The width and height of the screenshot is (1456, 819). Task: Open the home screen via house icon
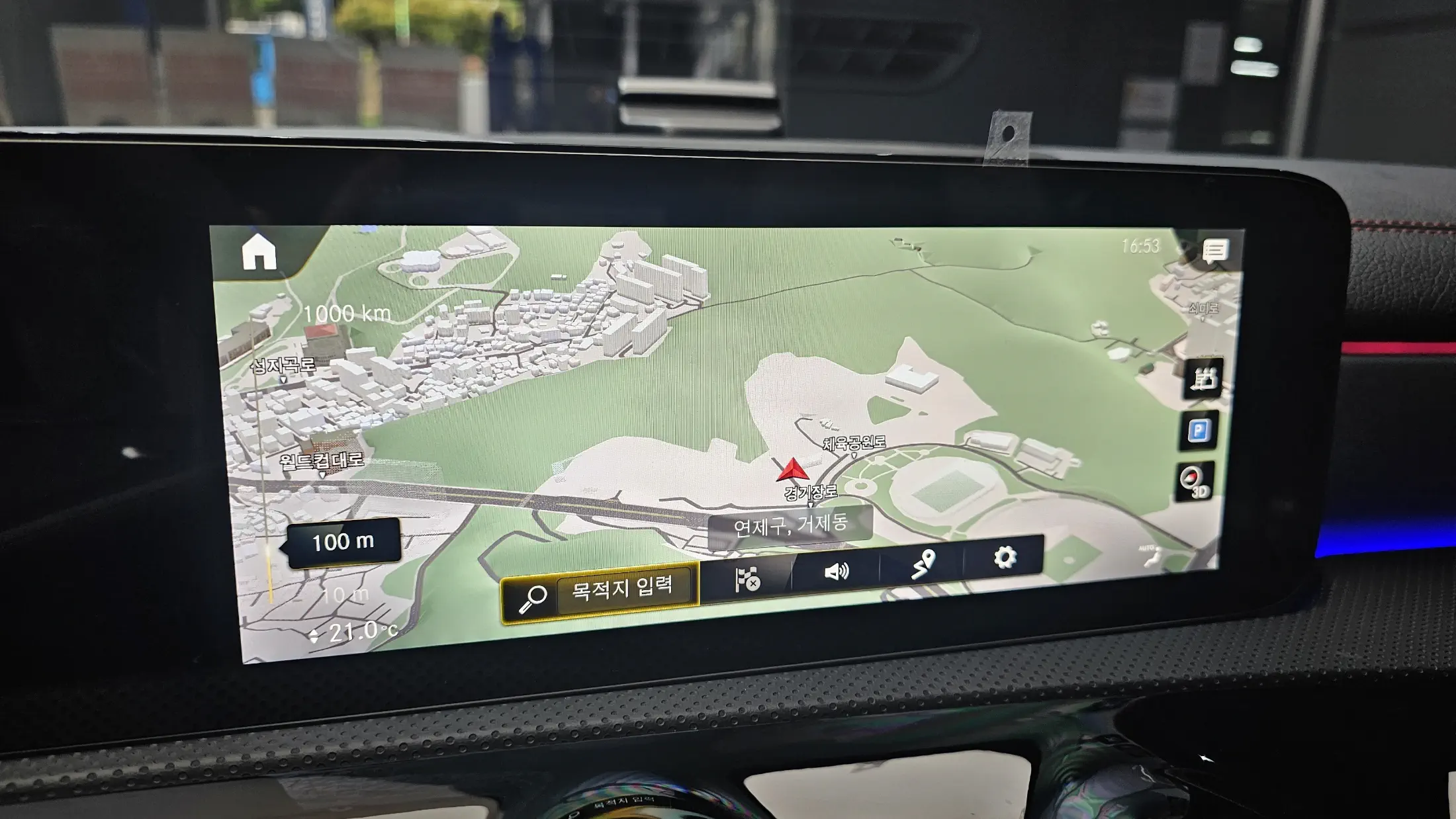[259, 253]
